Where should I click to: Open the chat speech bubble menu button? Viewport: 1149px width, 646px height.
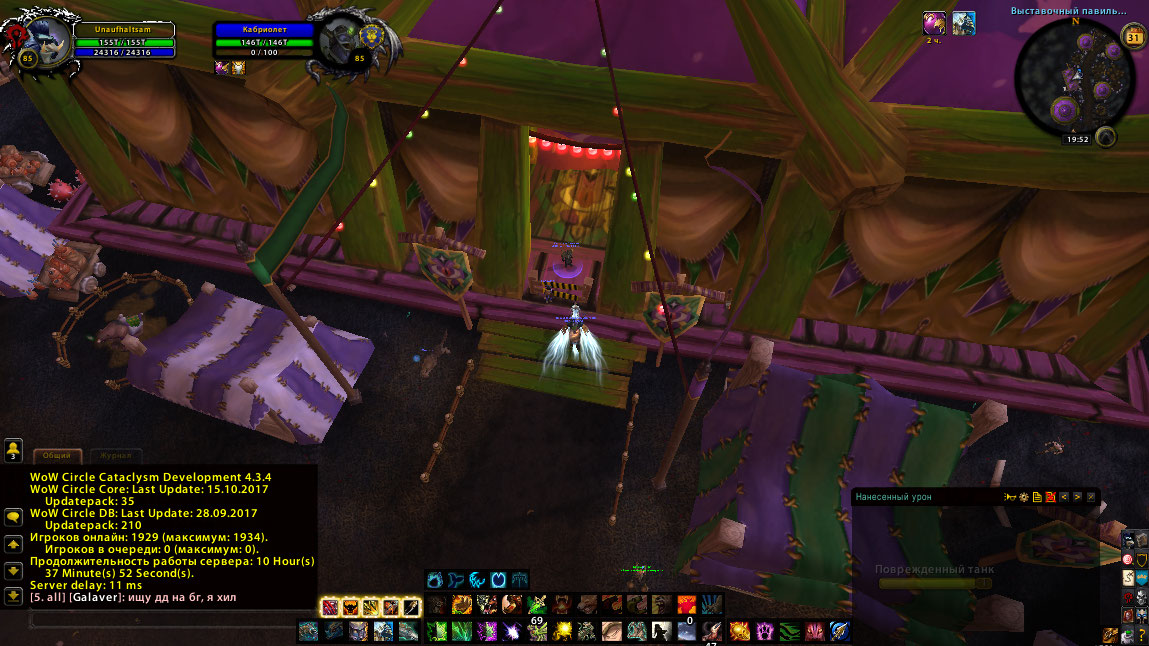pos(14,517)
